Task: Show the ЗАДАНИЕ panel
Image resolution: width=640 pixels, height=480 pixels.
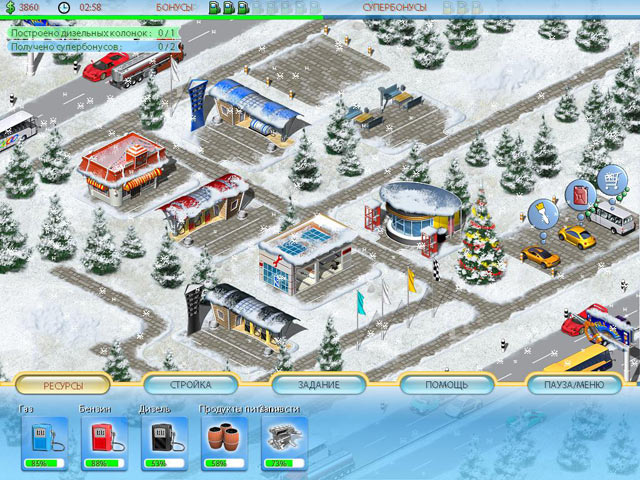Action: point(319,385)
